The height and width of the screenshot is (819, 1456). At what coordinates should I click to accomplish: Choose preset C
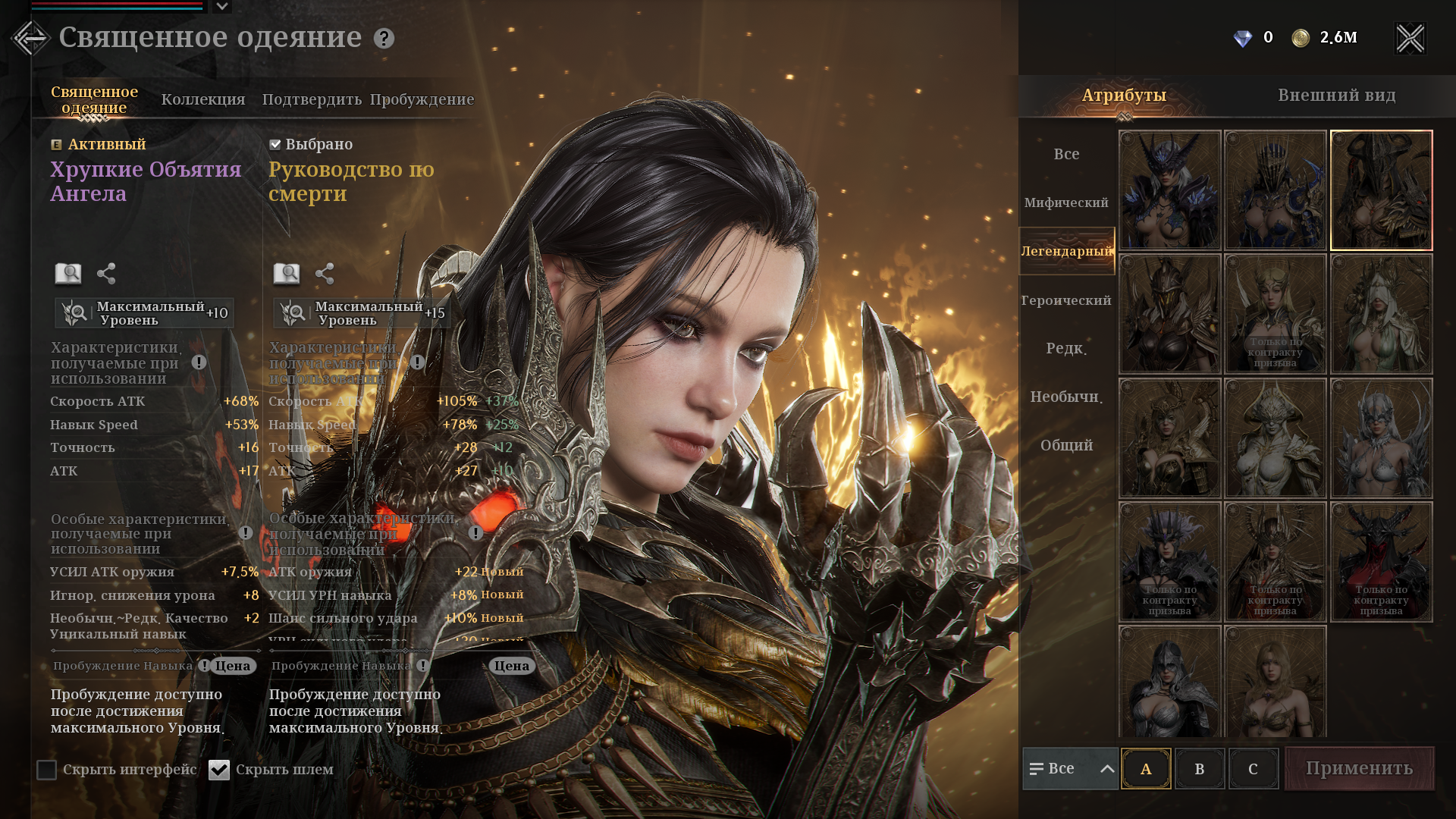click(1253, 769)
